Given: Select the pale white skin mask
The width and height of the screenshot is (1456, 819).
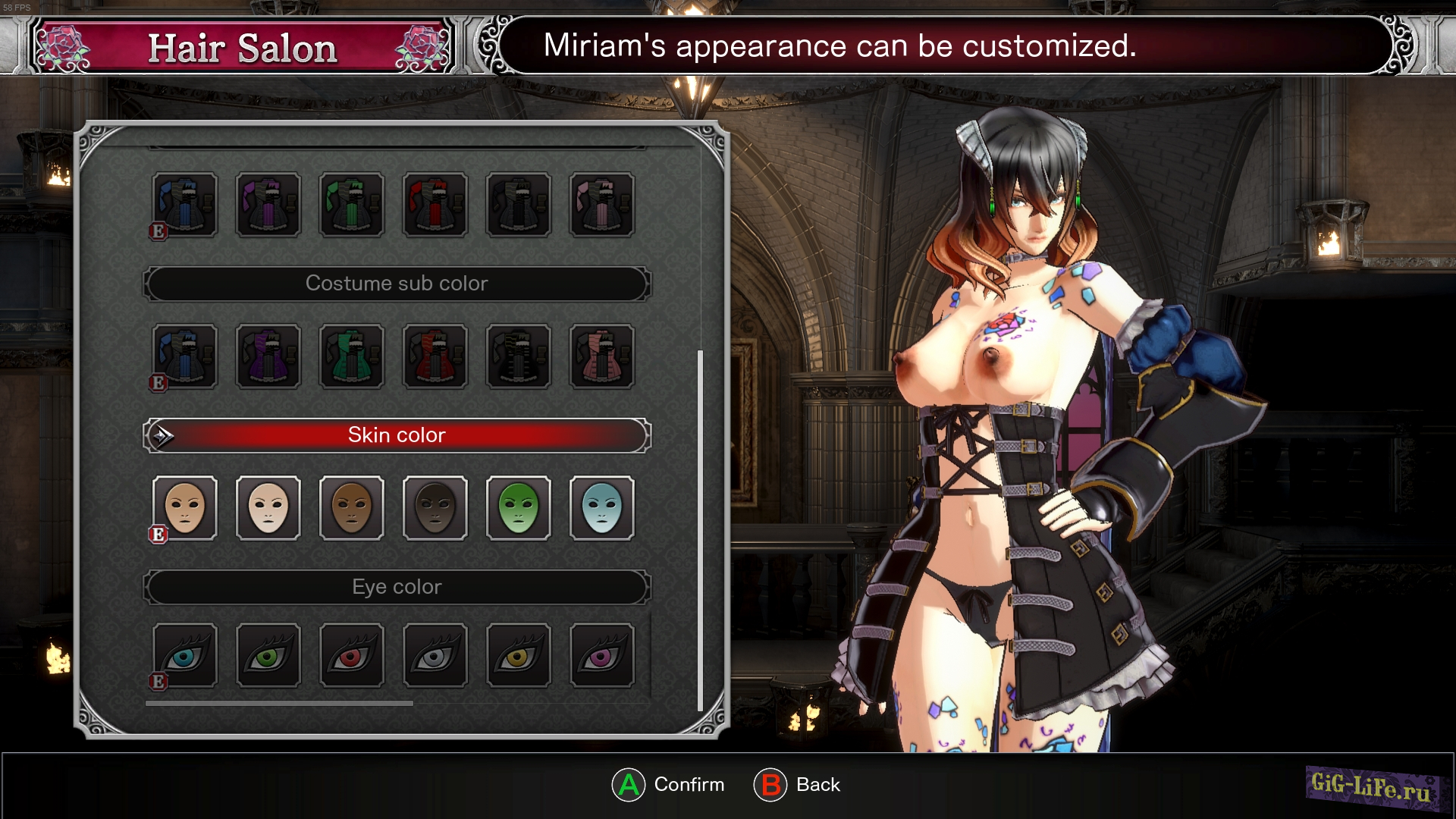Looking at the screenshot, I should coord(268,508).
